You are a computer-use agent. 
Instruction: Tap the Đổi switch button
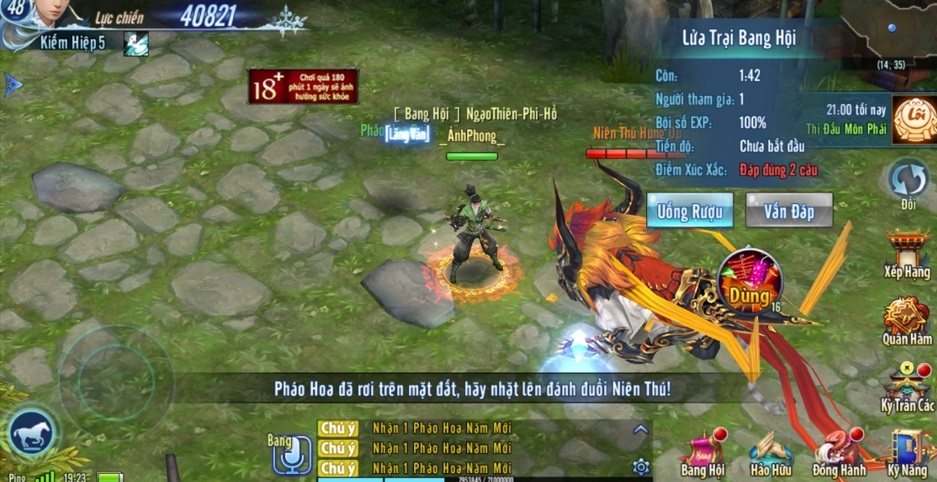pyautogui.click(x=908, y=183)
